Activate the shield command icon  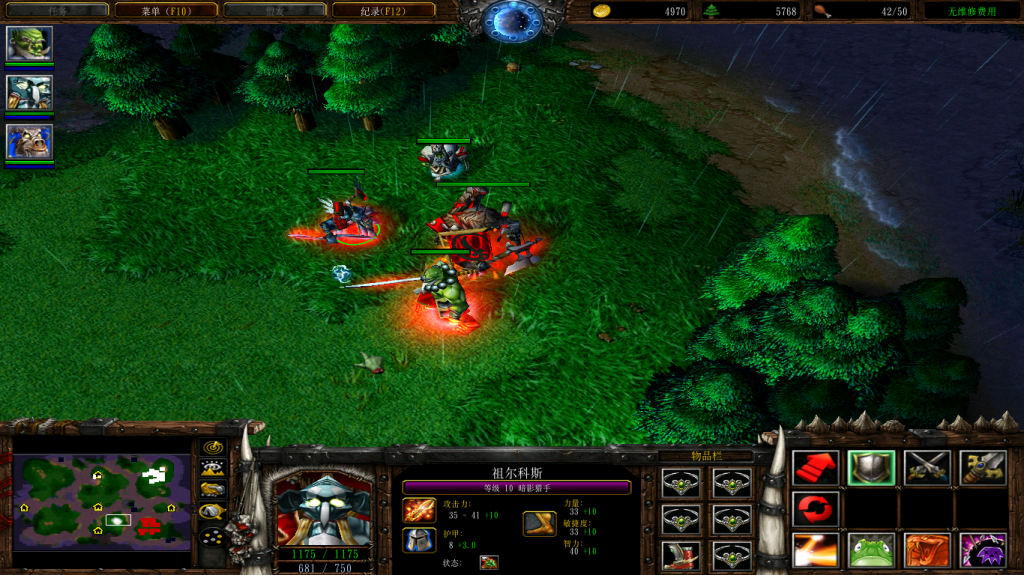(x=871, y=467)
